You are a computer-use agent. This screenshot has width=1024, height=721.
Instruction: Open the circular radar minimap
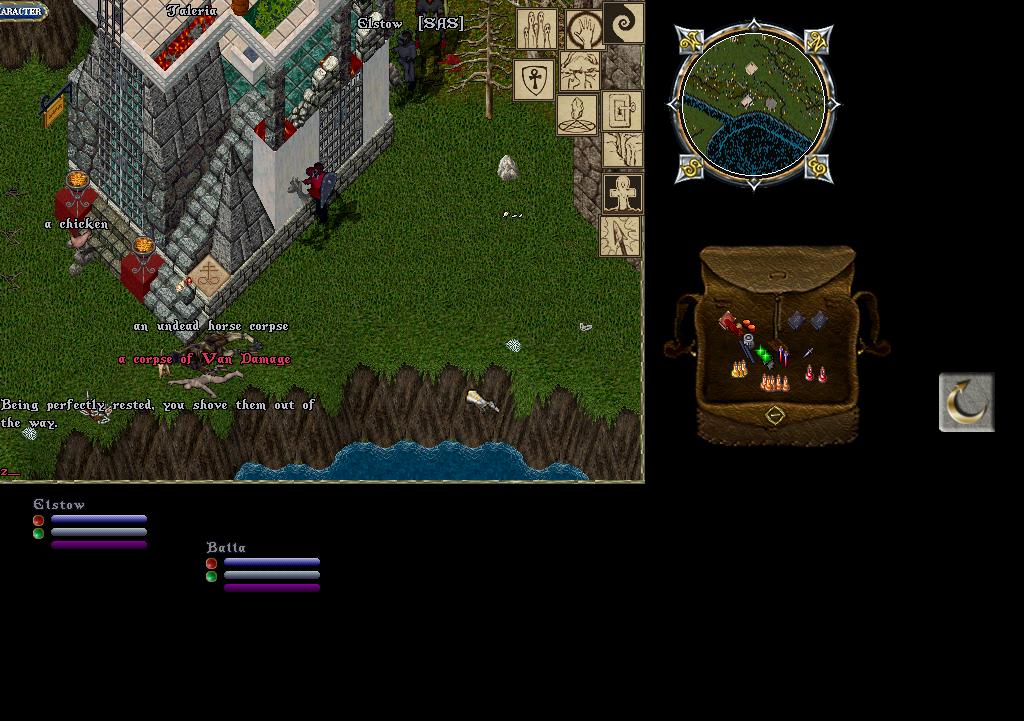(x=755, y=104)
